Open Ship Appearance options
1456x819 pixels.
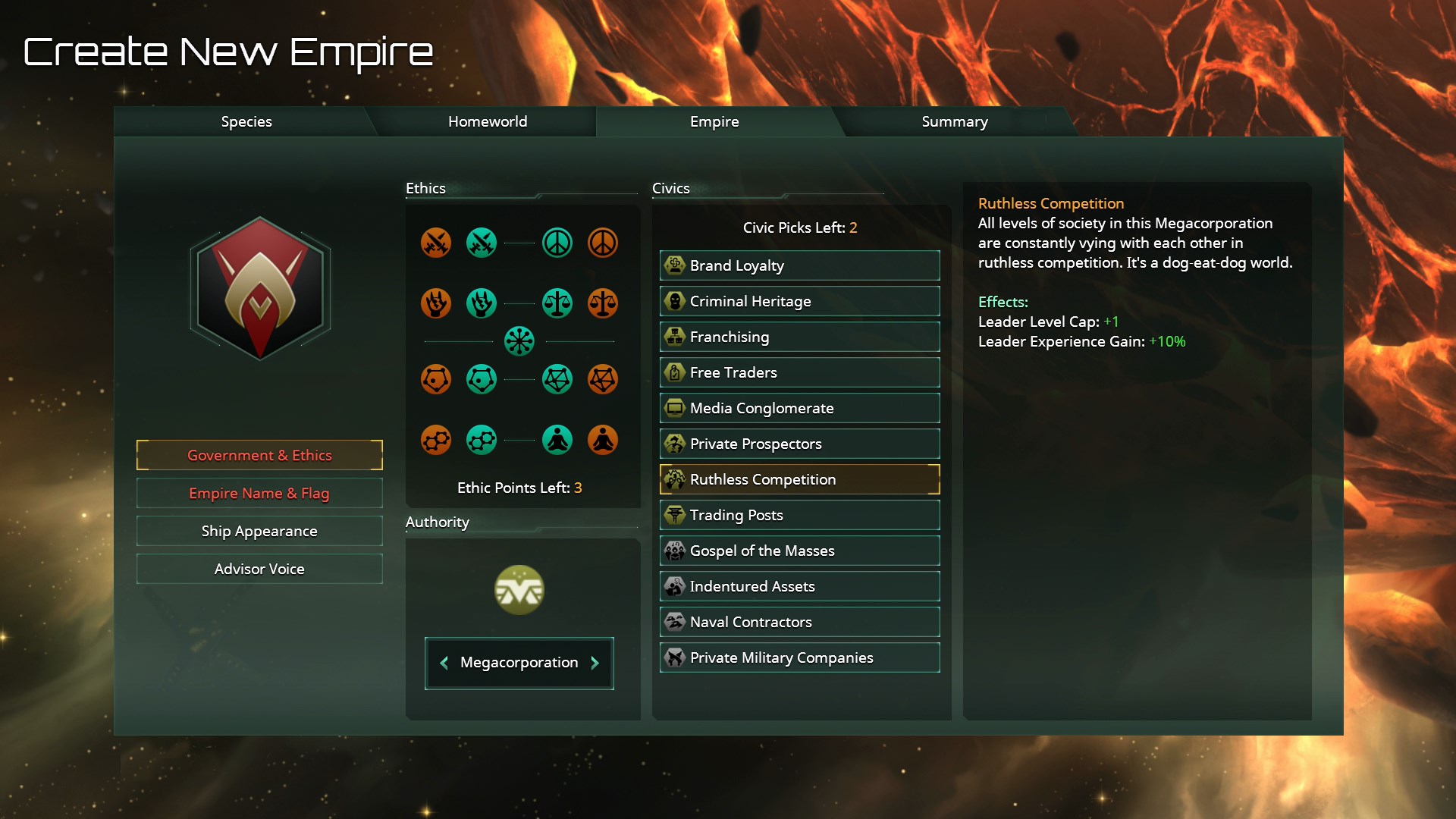click(259, 531)
